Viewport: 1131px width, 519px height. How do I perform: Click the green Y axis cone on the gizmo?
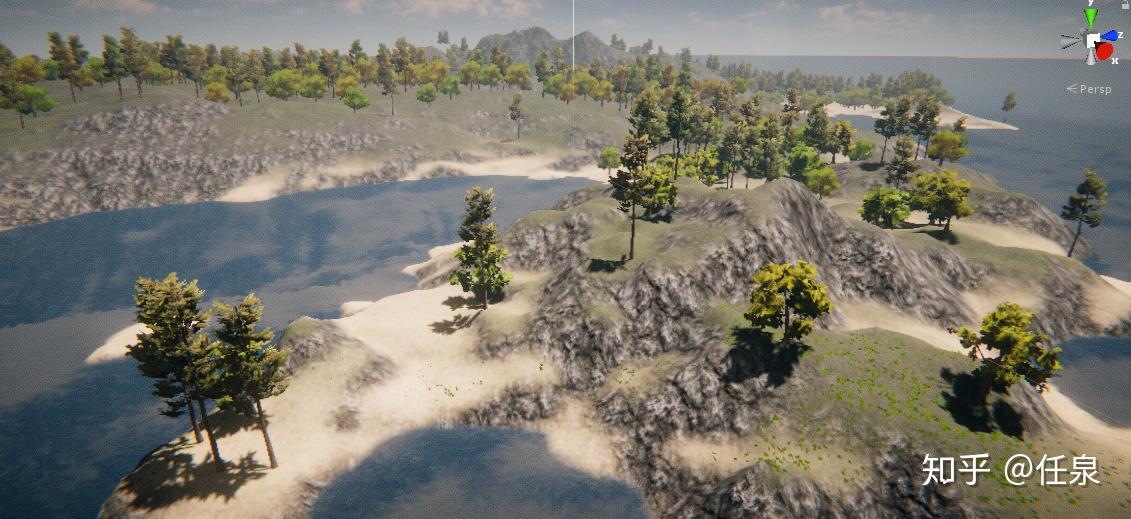tap(1090, 17)
